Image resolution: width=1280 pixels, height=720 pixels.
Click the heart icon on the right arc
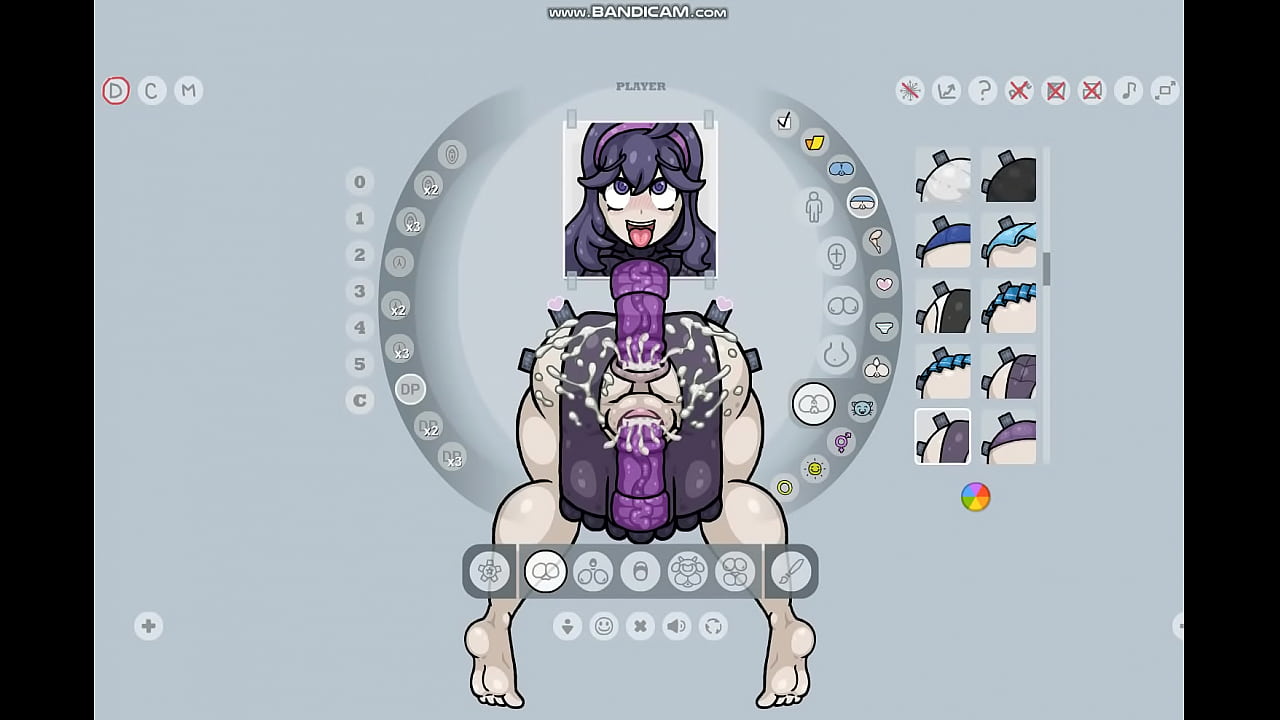pos(884,283)
